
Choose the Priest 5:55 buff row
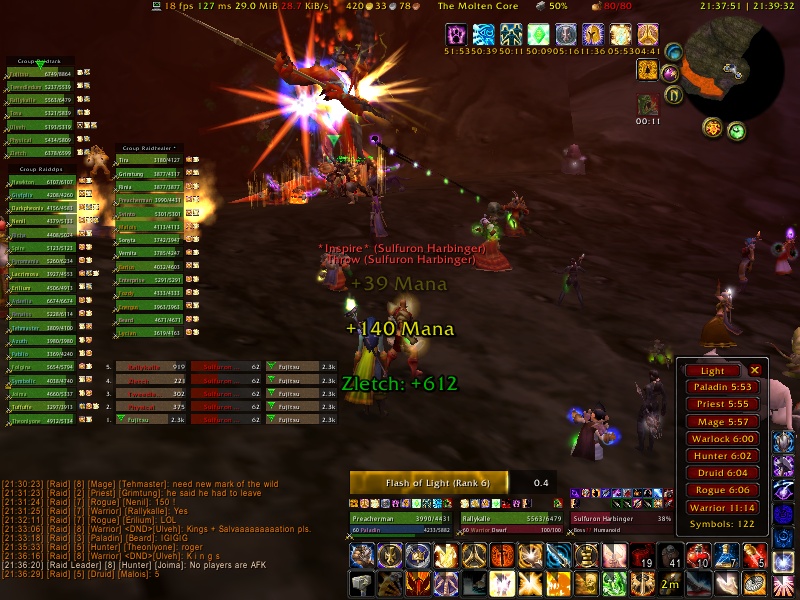(x=719, y=404)
